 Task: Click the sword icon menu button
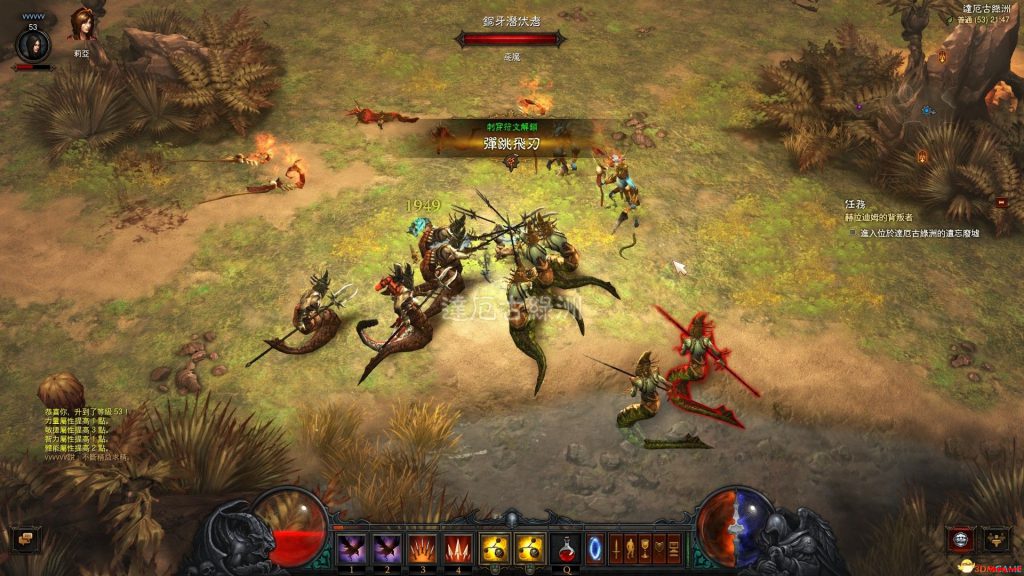pyautogui.click(x=616, y=547)
